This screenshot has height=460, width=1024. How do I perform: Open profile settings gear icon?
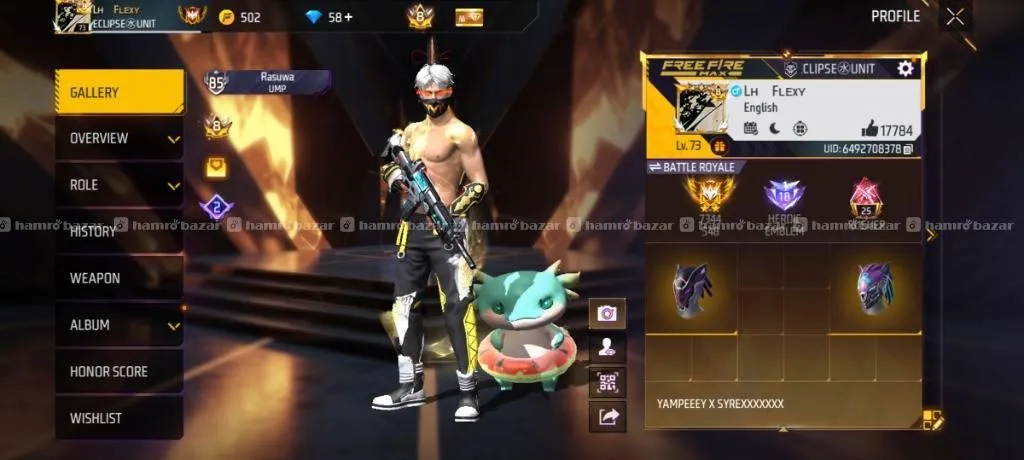click(905, 68)
